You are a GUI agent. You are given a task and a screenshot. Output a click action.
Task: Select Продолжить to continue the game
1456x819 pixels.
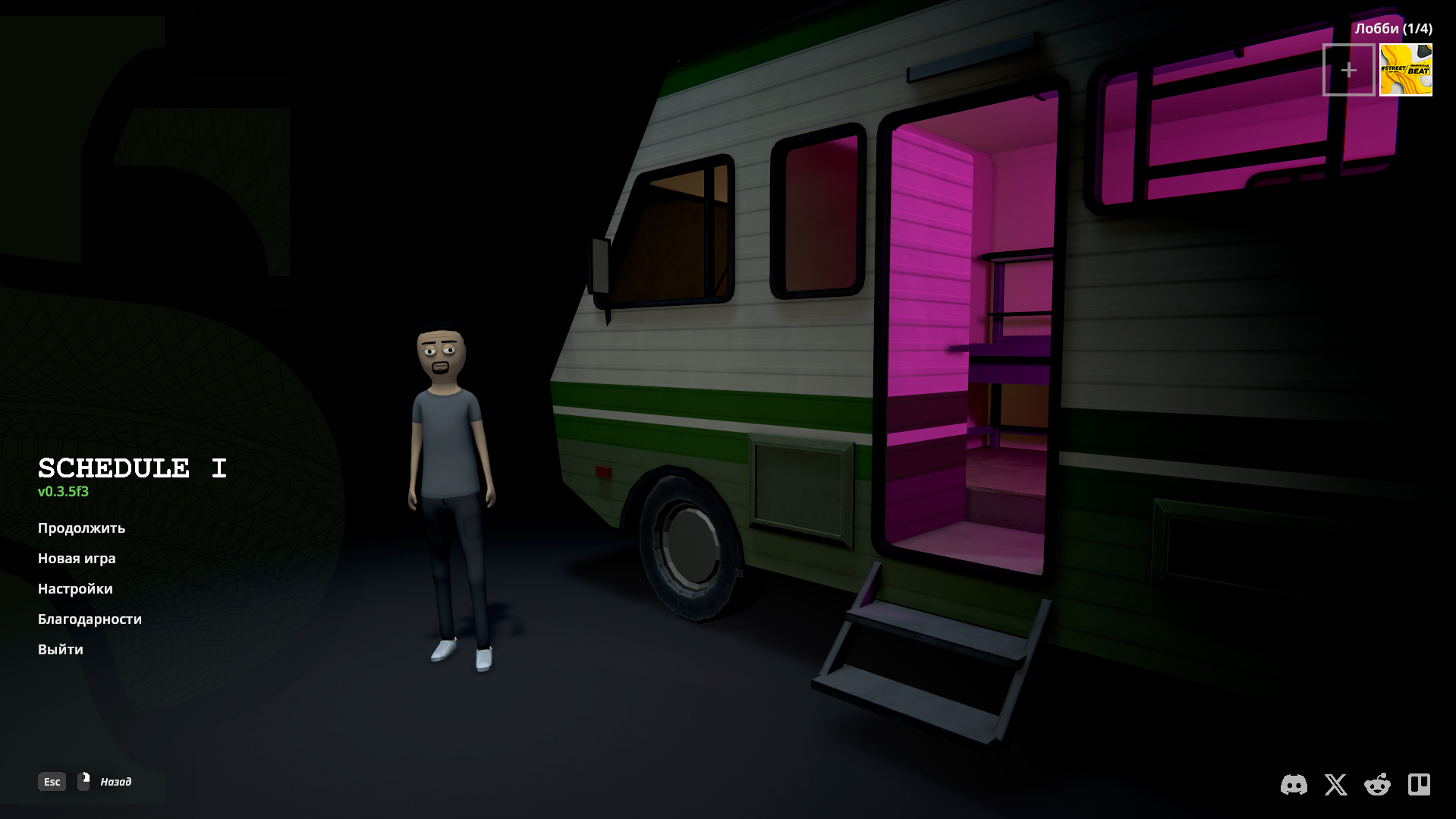(x=81, y=528)
